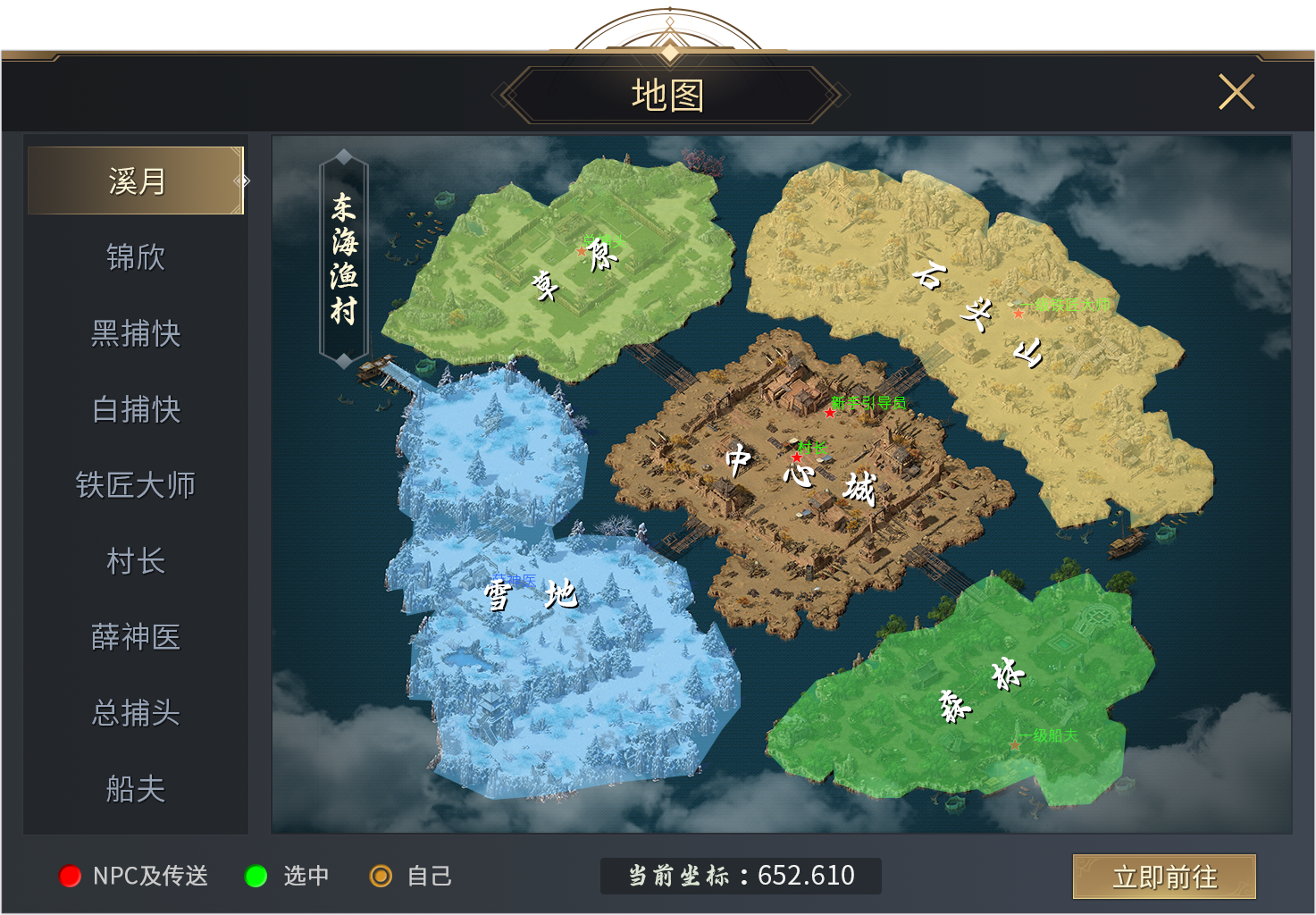Select the 铁匠大师 marker on 石头山
1316x915 pixels.
[x=1018, y=313]
